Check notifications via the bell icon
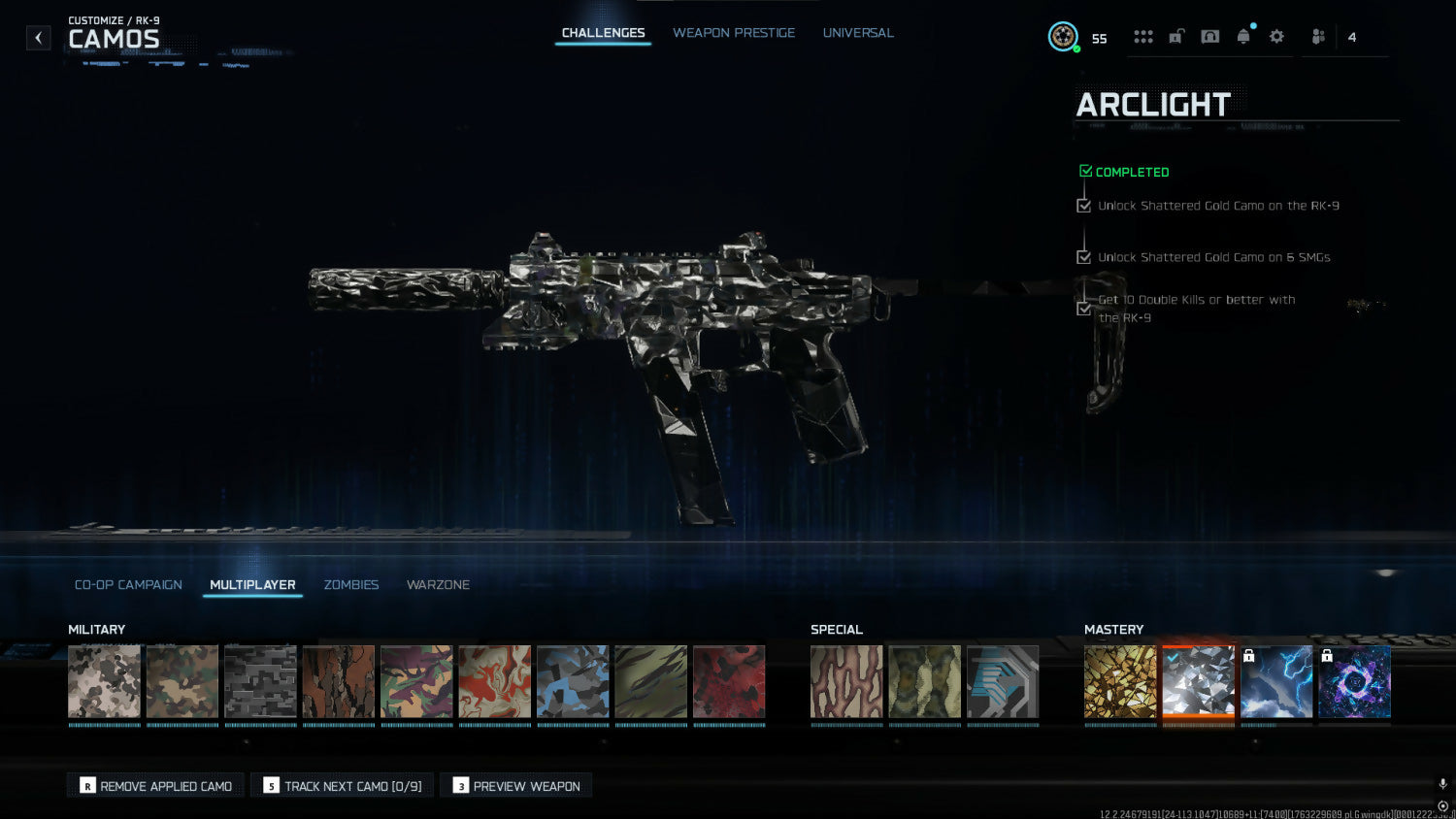 click(1243, 37)
